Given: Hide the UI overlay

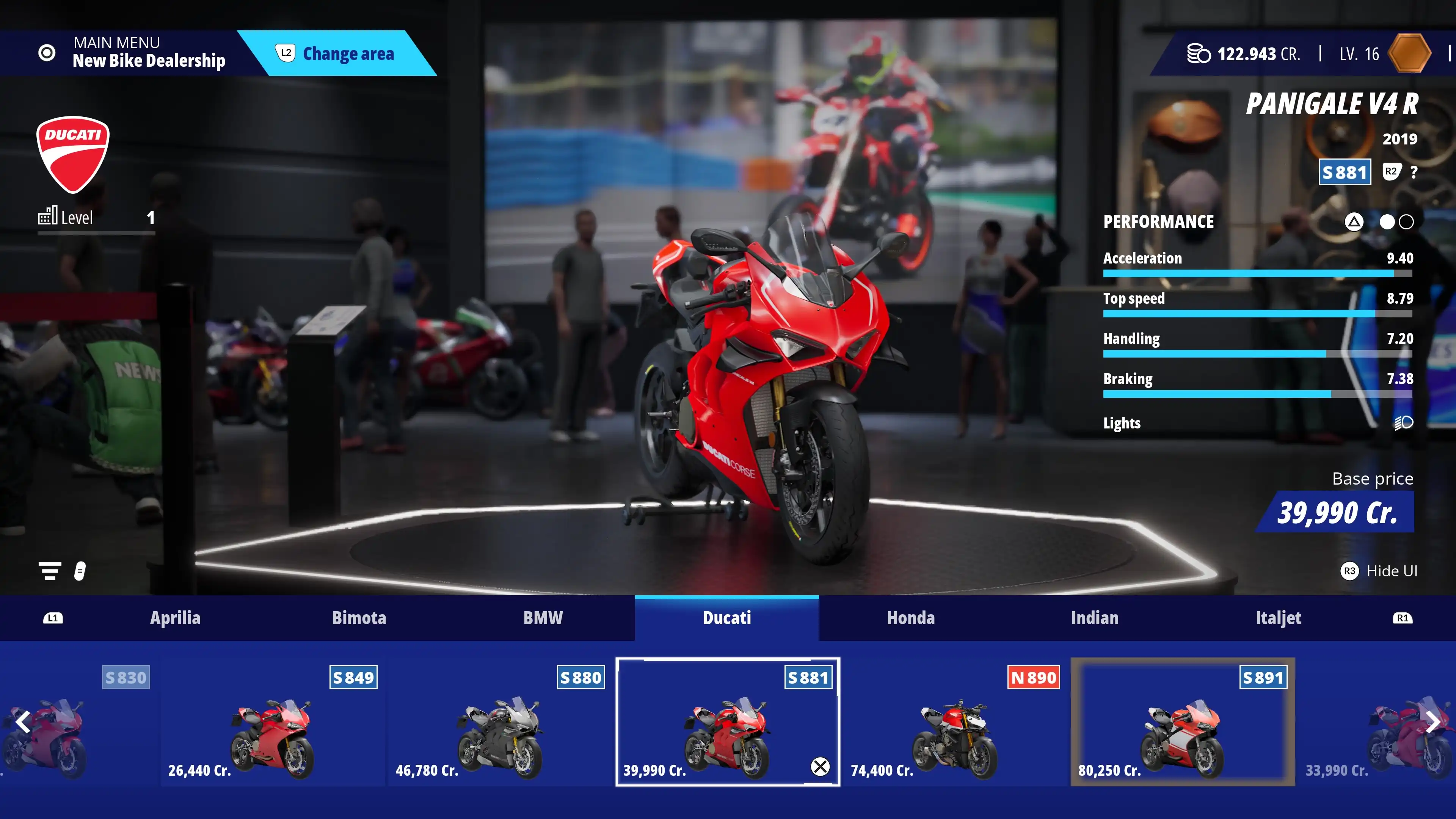Looking at the screenshot, I should [x=1379, y=571].
